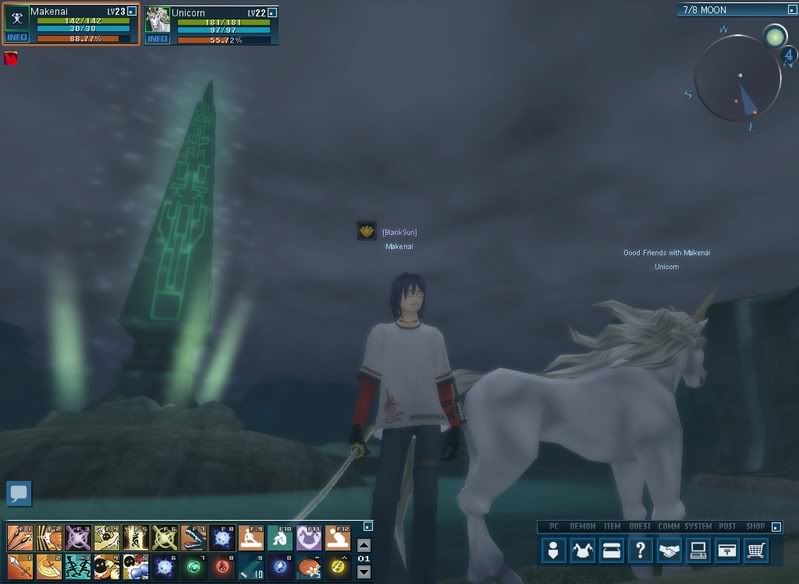Click the INFO button under Unicorn's portrait
The image size is (799, 584).
pyautogui.click(x=158, y=38)
